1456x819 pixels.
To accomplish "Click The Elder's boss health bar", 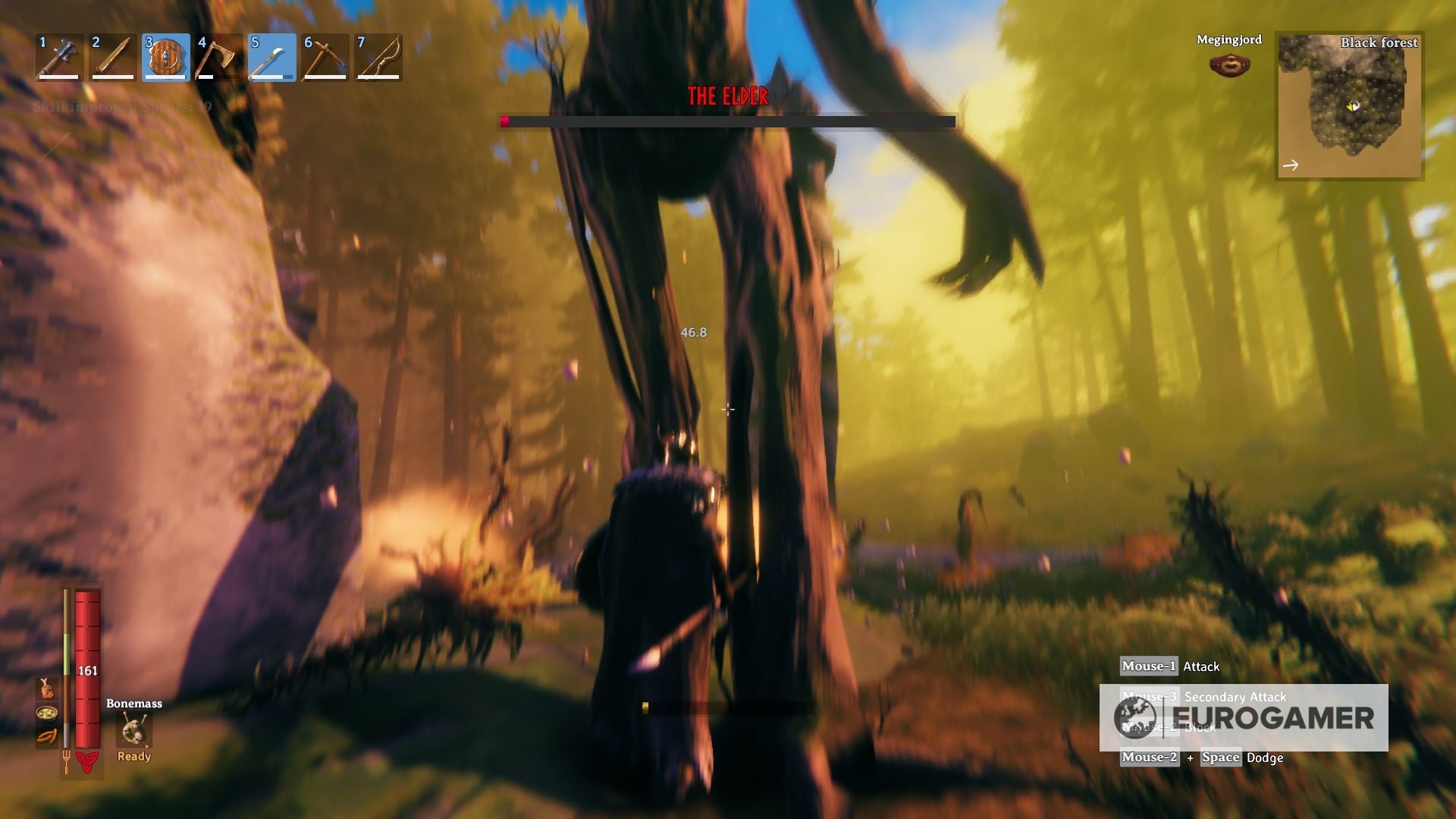I will coord(726,121).
